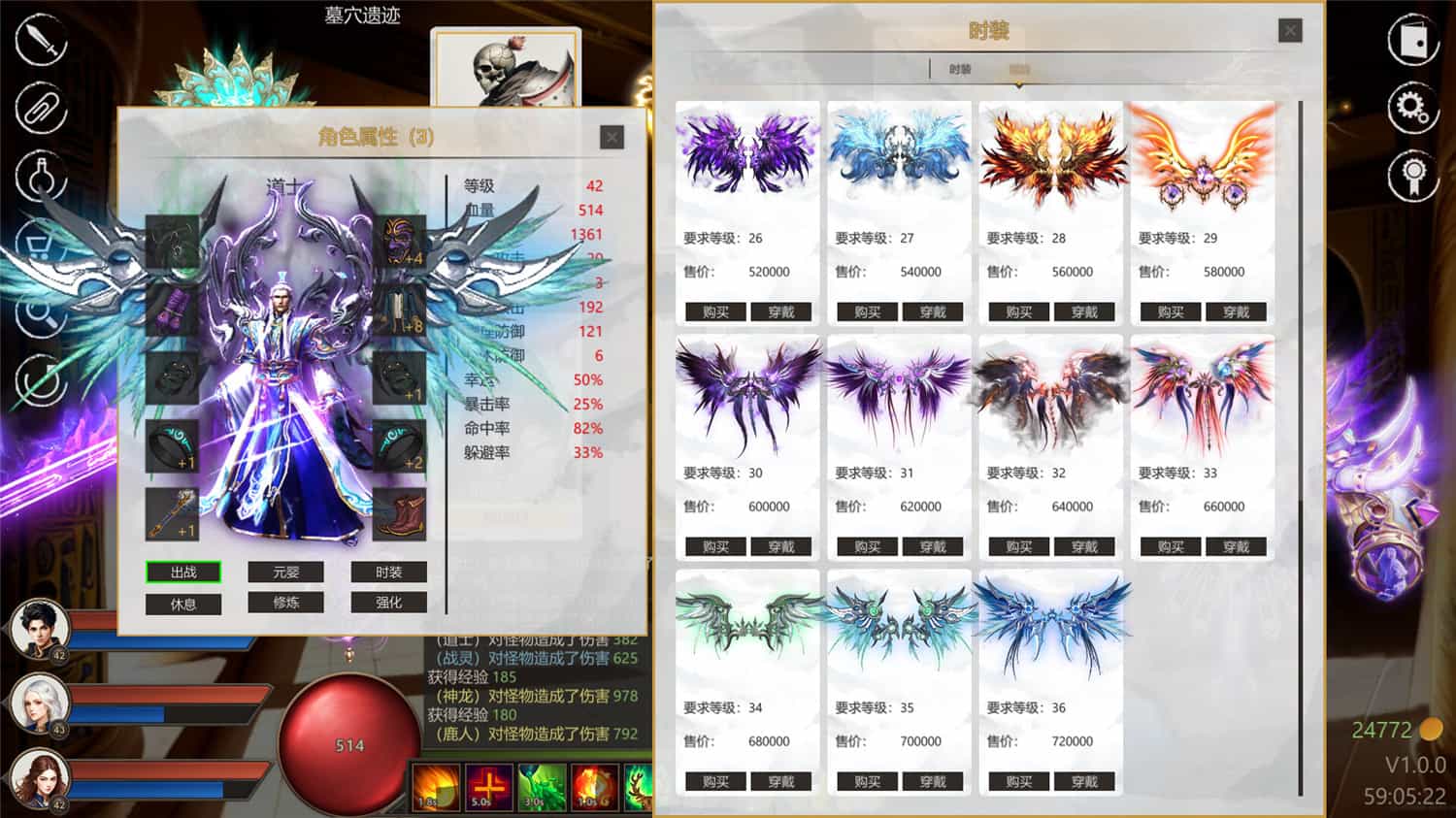Click the paperclip icon on left sidebar
1456x818 pixels.
click(39, 108)
